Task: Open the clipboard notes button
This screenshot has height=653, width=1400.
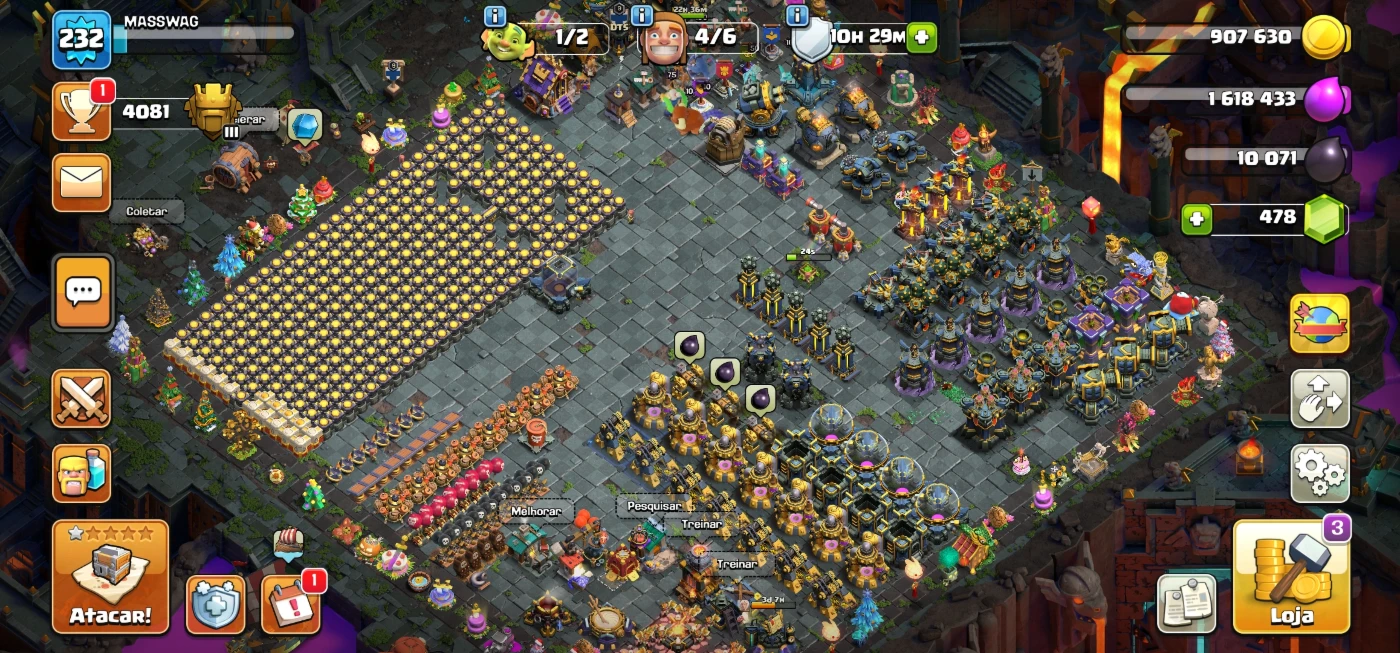Action: tap(1187, 603)
